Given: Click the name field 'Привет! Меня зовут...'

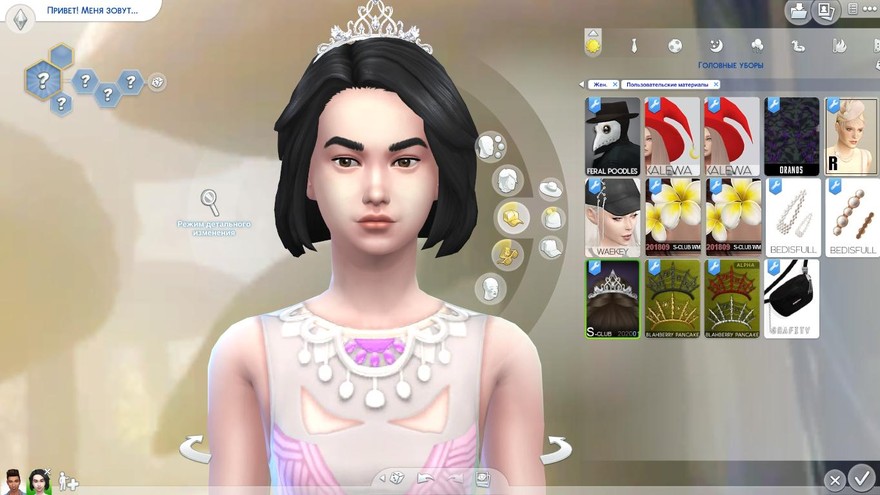Looking at the screenshot, I should [x=90, y=12].
